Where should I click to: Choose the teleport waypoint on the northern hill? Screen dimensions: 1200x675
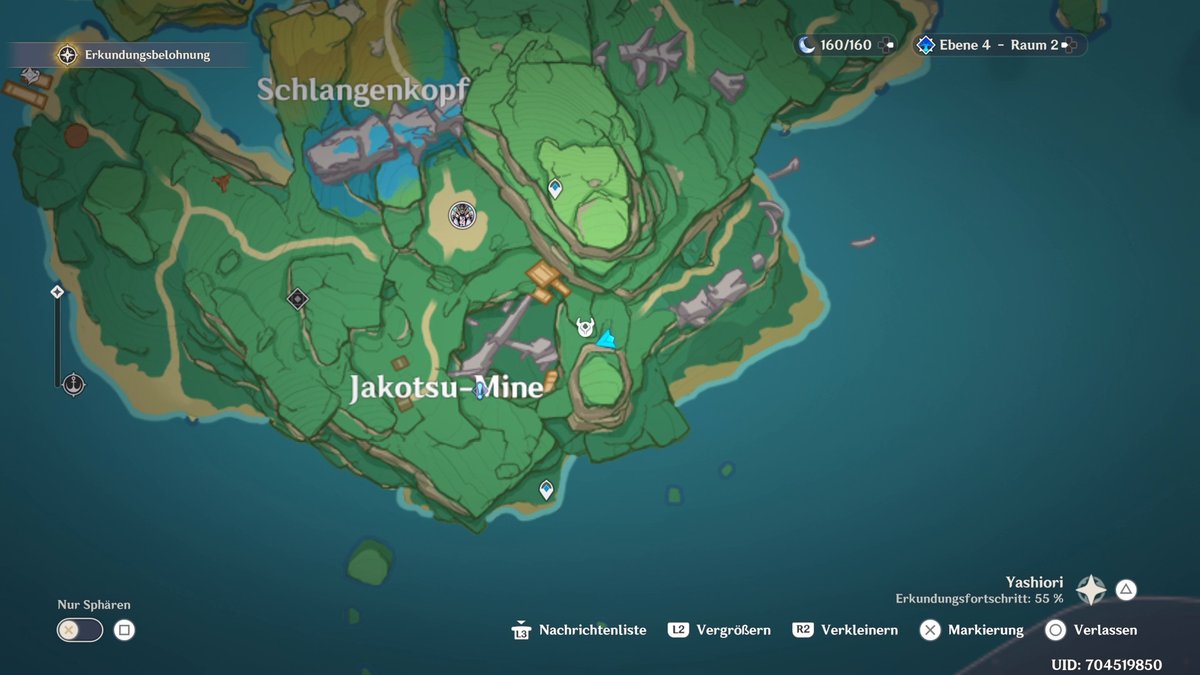tap(555, 188)
